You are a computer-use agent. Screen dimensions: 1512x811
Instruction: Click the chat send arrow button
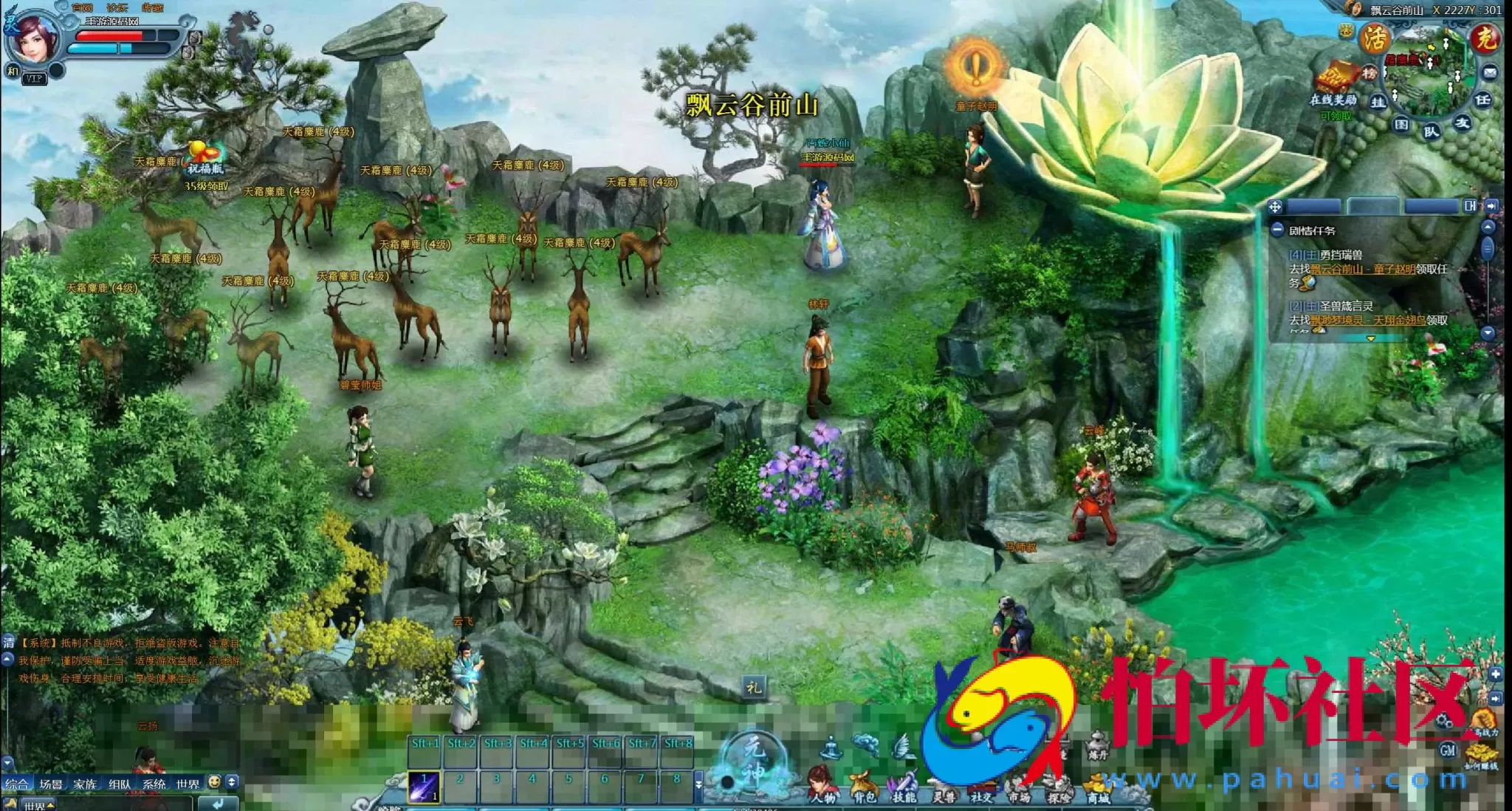pyautogui.click(x=218, y=804)
